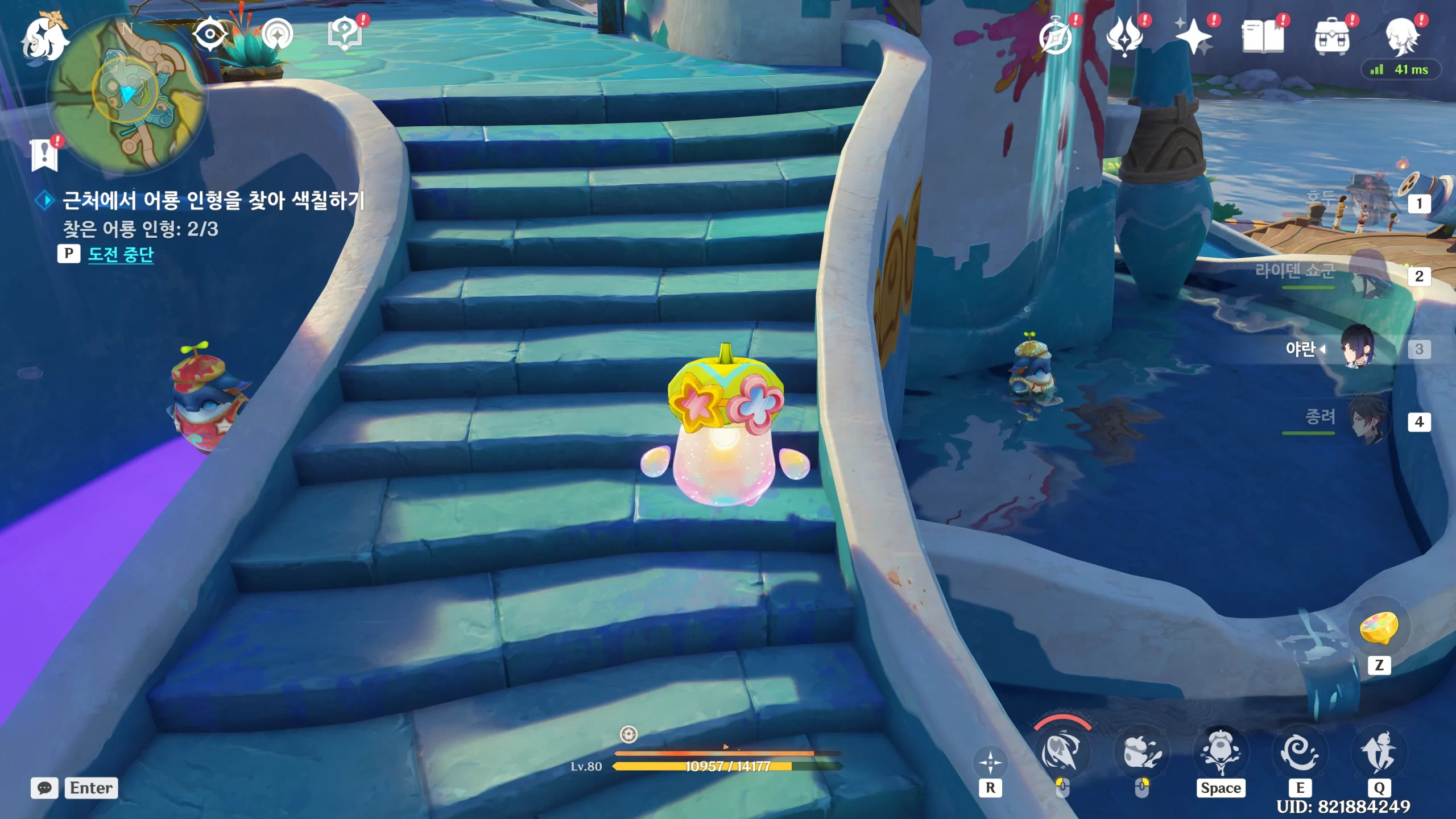The height and width of the screenshot is (819, 1456).
Task: Activate the elemental burst icon
Action: (1379, 753)
